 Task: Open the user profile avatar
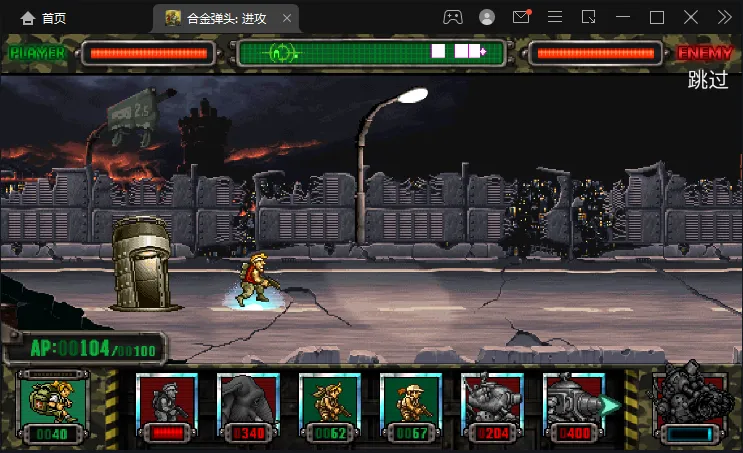click(x=487, y=17)
